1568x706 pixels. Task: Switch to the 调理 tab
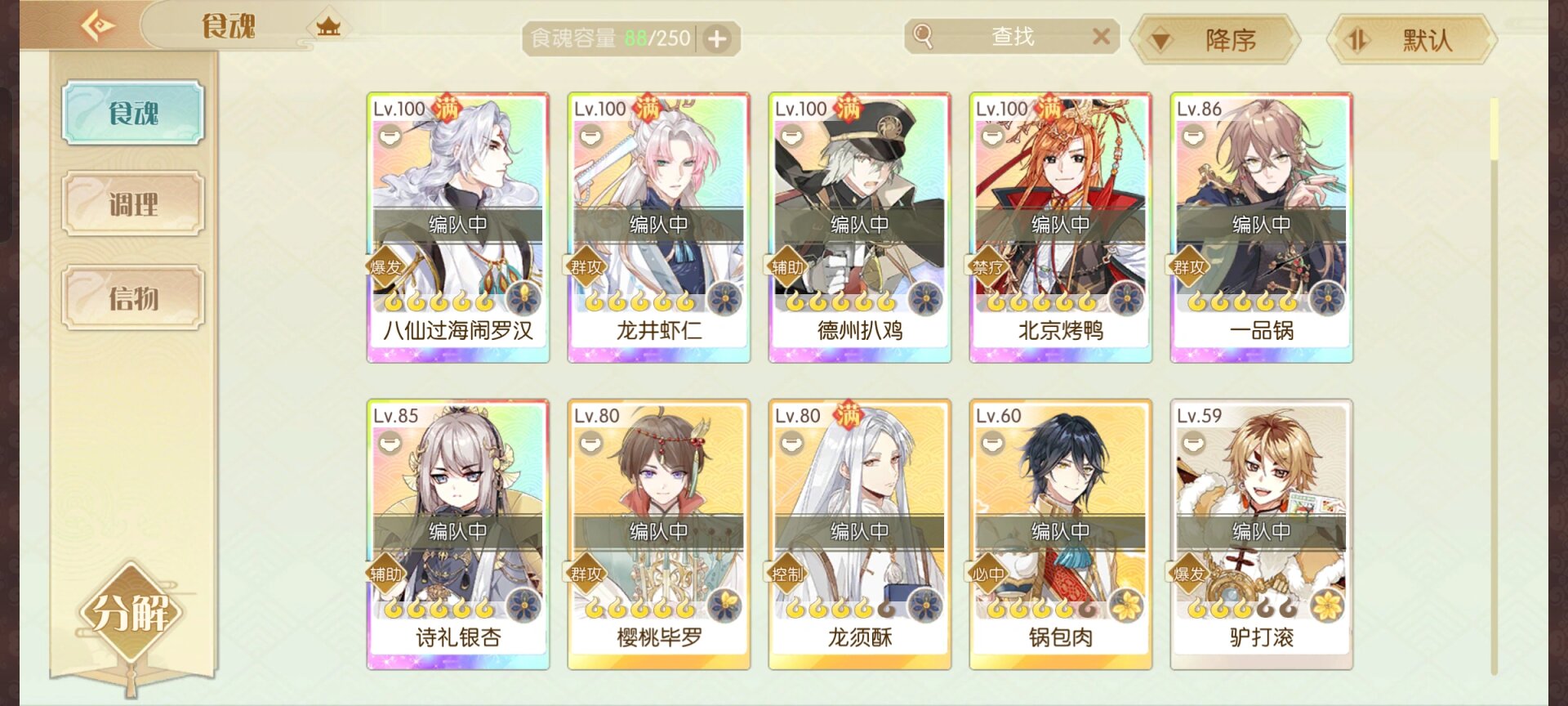[133, 204]
